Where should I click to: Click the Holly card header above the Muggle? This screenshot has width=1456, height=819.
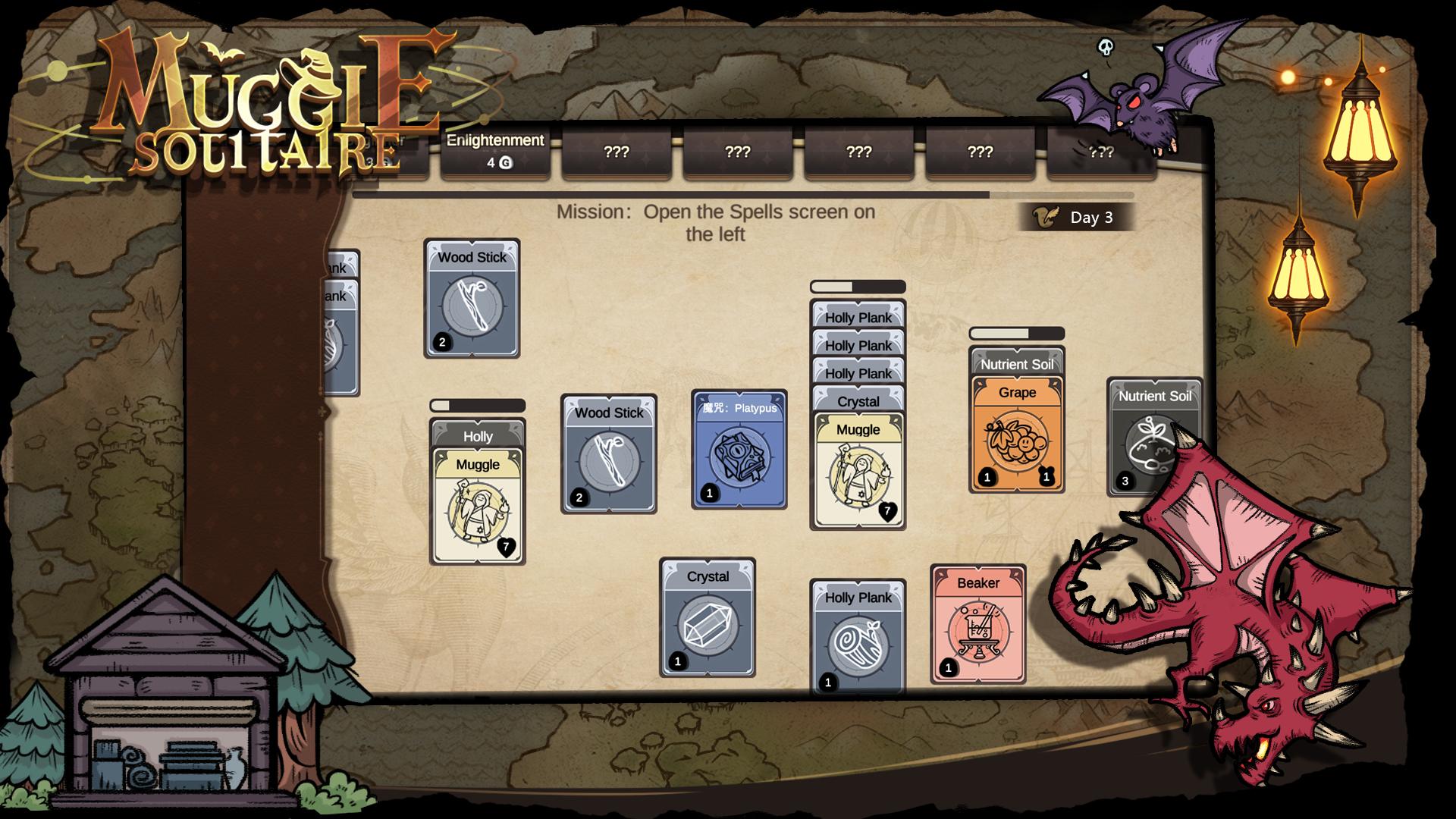(477, 435)
